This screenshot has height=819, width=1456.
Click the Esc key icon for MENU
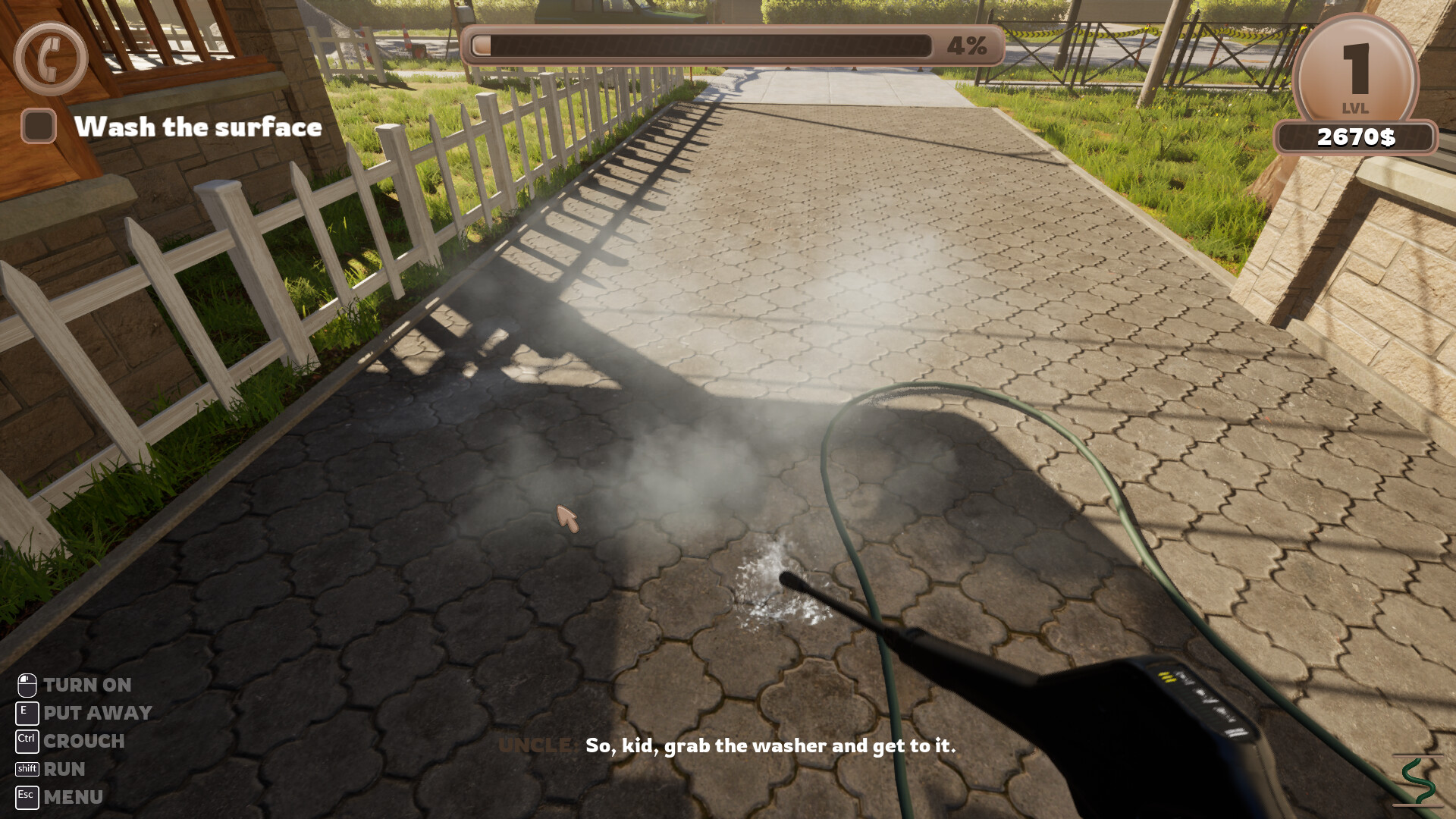(x=27, y=796)
